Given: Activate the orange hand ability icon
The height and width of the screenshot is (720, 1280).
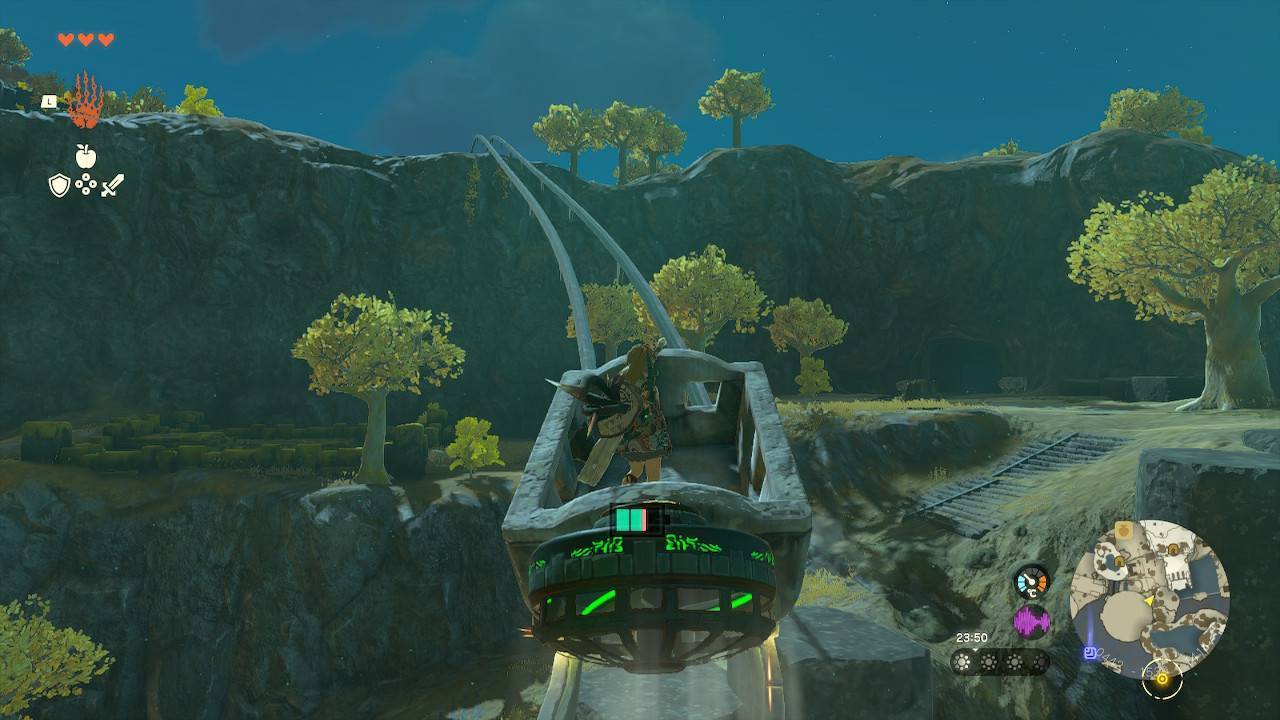Looking at the screenshot, I should [x=85, y=101].
